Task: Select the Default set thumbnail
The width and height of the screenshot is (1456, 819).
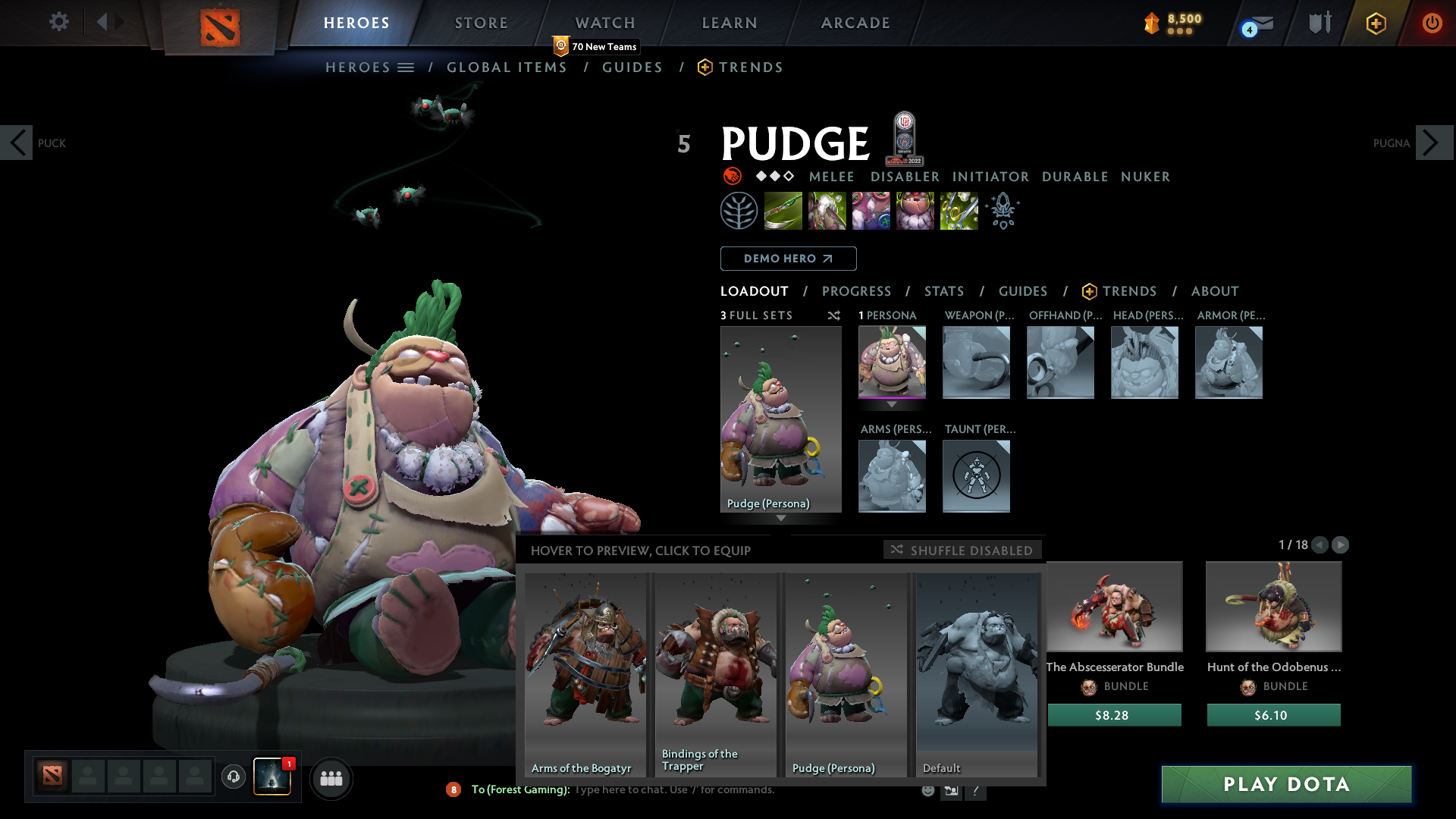Action: [x=977, y=674]
